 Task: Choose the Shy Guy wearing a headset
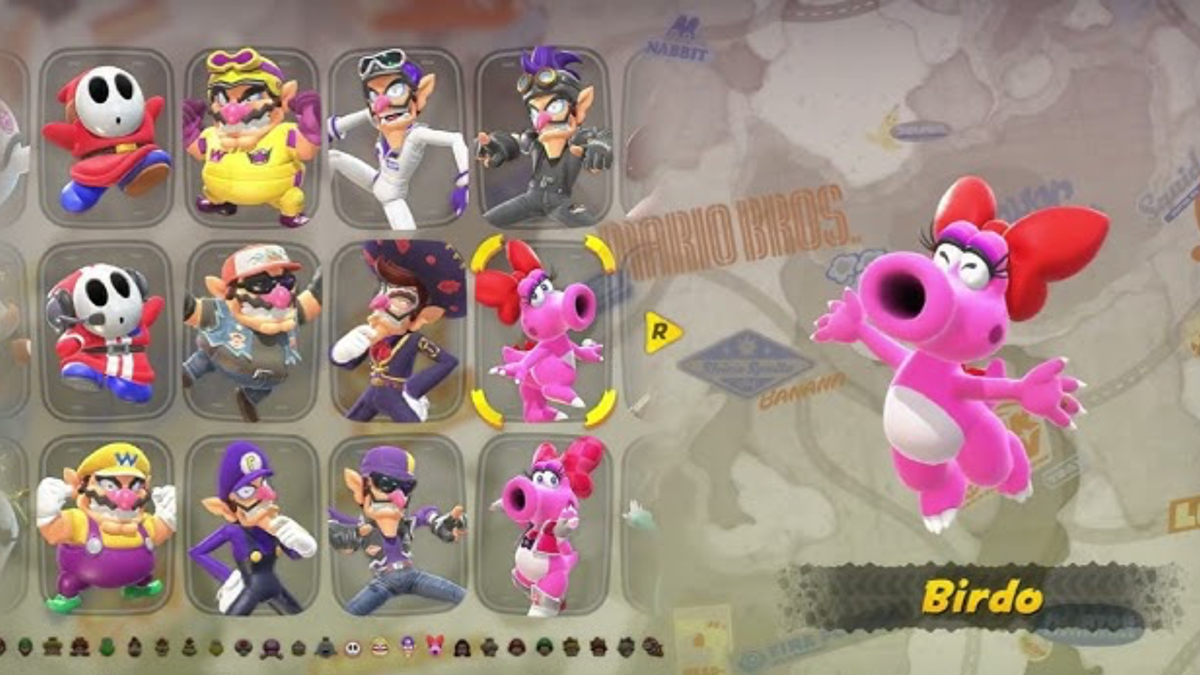click(106, 330)
